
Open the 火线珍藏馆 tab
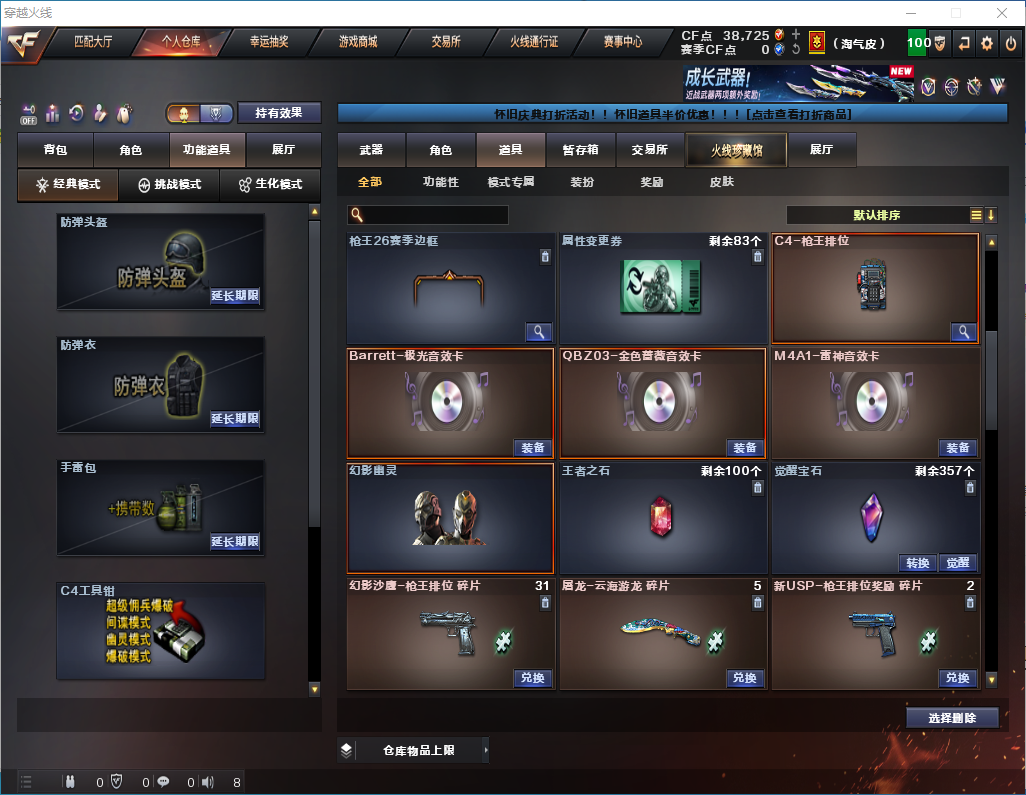[x=736, y=150]
